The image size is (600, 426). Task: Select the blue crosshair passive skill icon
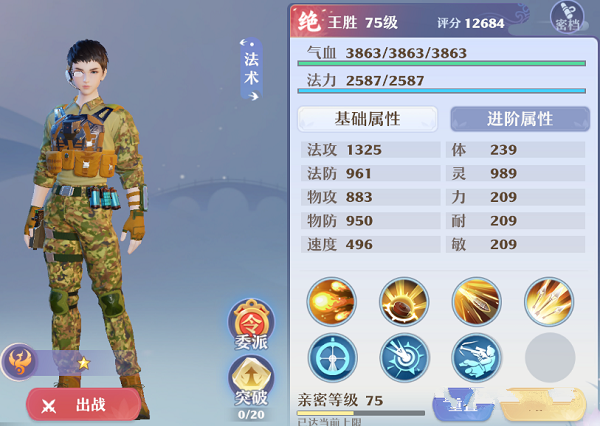click(332, 357)
